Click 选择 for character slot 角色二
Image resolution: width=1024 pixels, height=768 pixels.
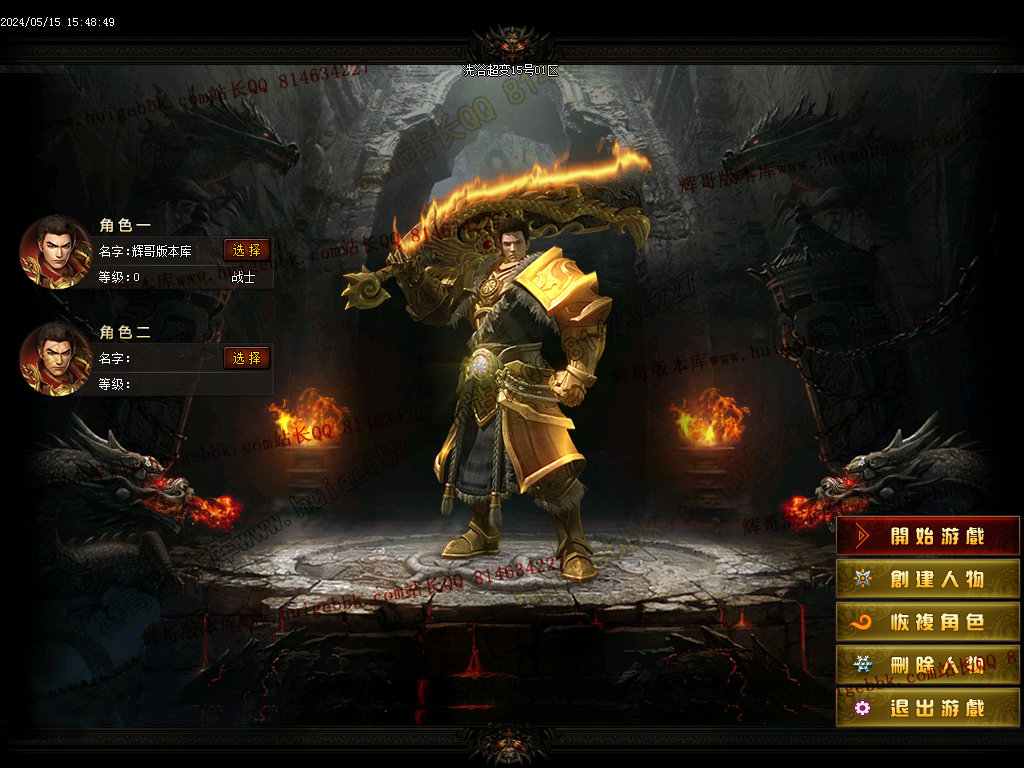(x=247, y=358)
